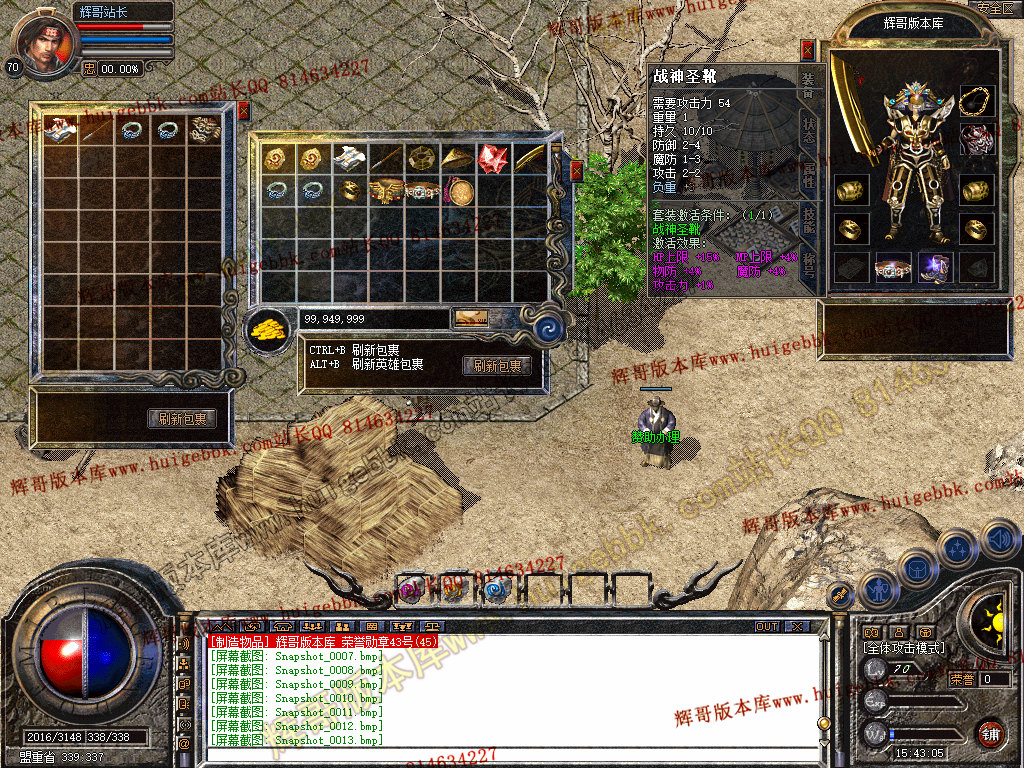Select the equipped gold chain necklace slot

point(977,100)
